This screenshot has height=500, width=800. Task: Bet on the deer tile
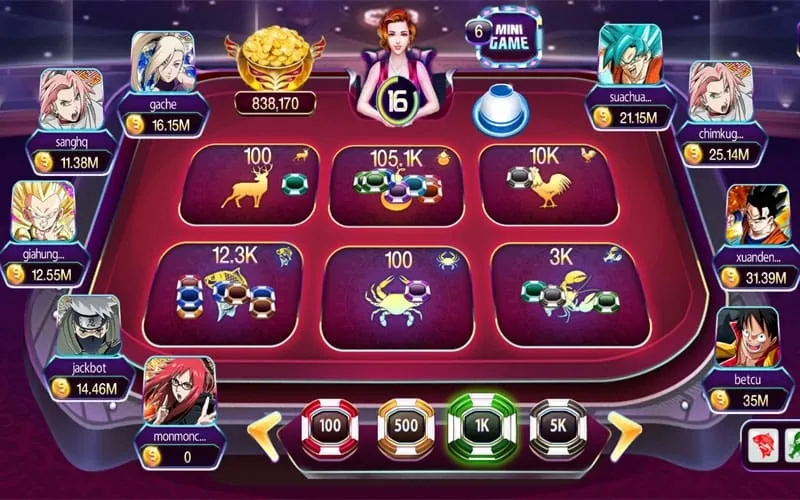point(250,184)
